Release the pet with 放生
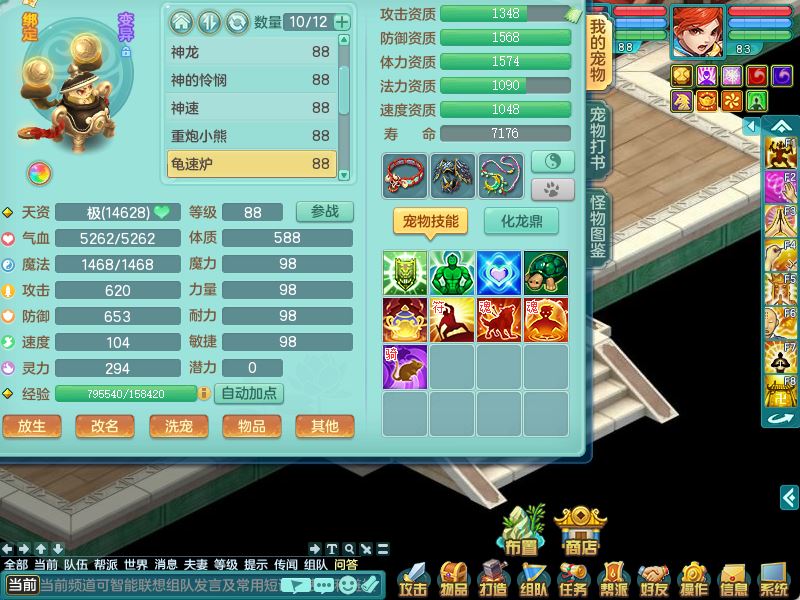Viewport: 800px width, 600px height. [31, 426]
